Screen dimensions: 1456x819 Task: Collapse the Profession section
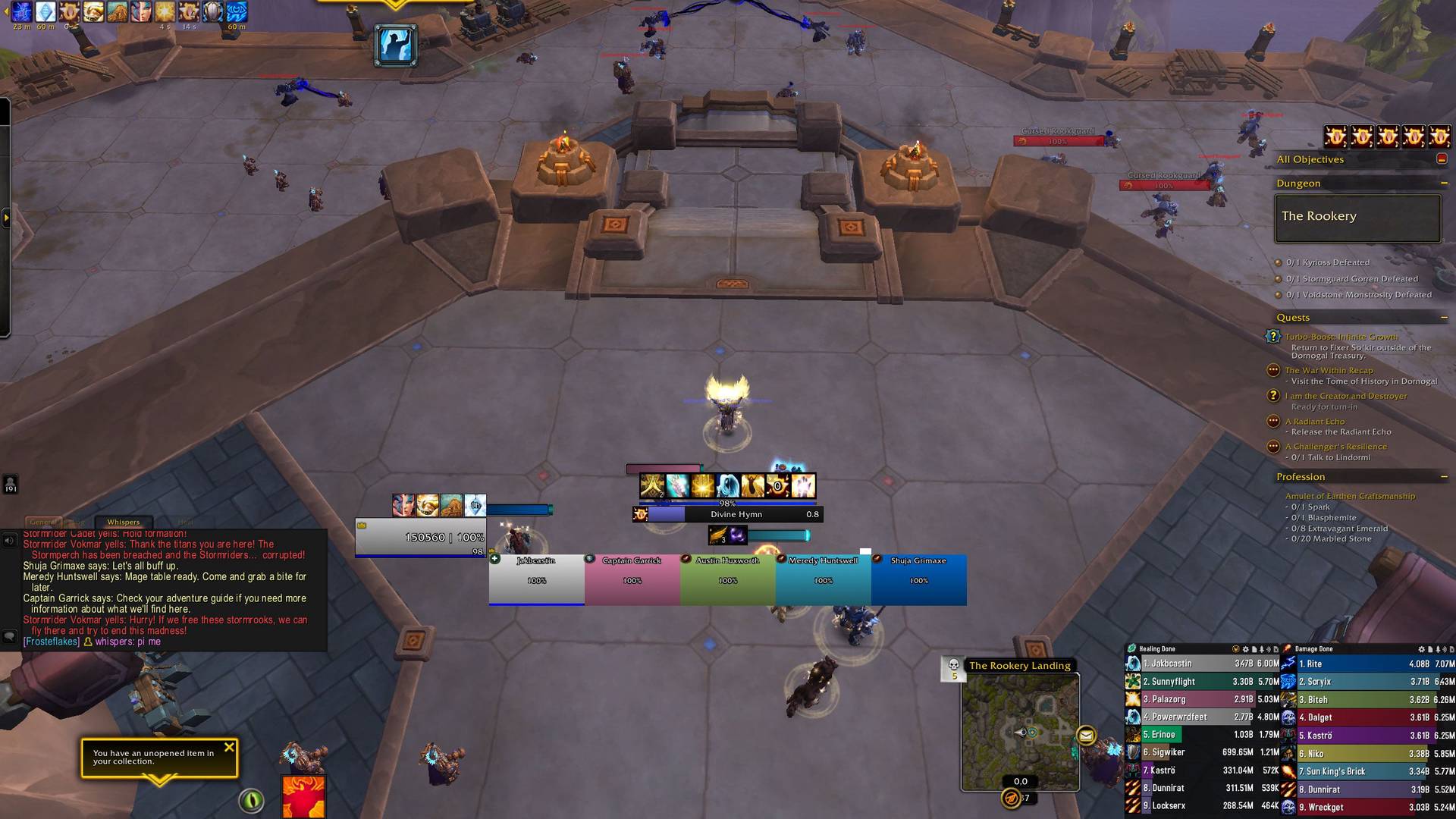pyautogui.click(x=1445, y=476)
